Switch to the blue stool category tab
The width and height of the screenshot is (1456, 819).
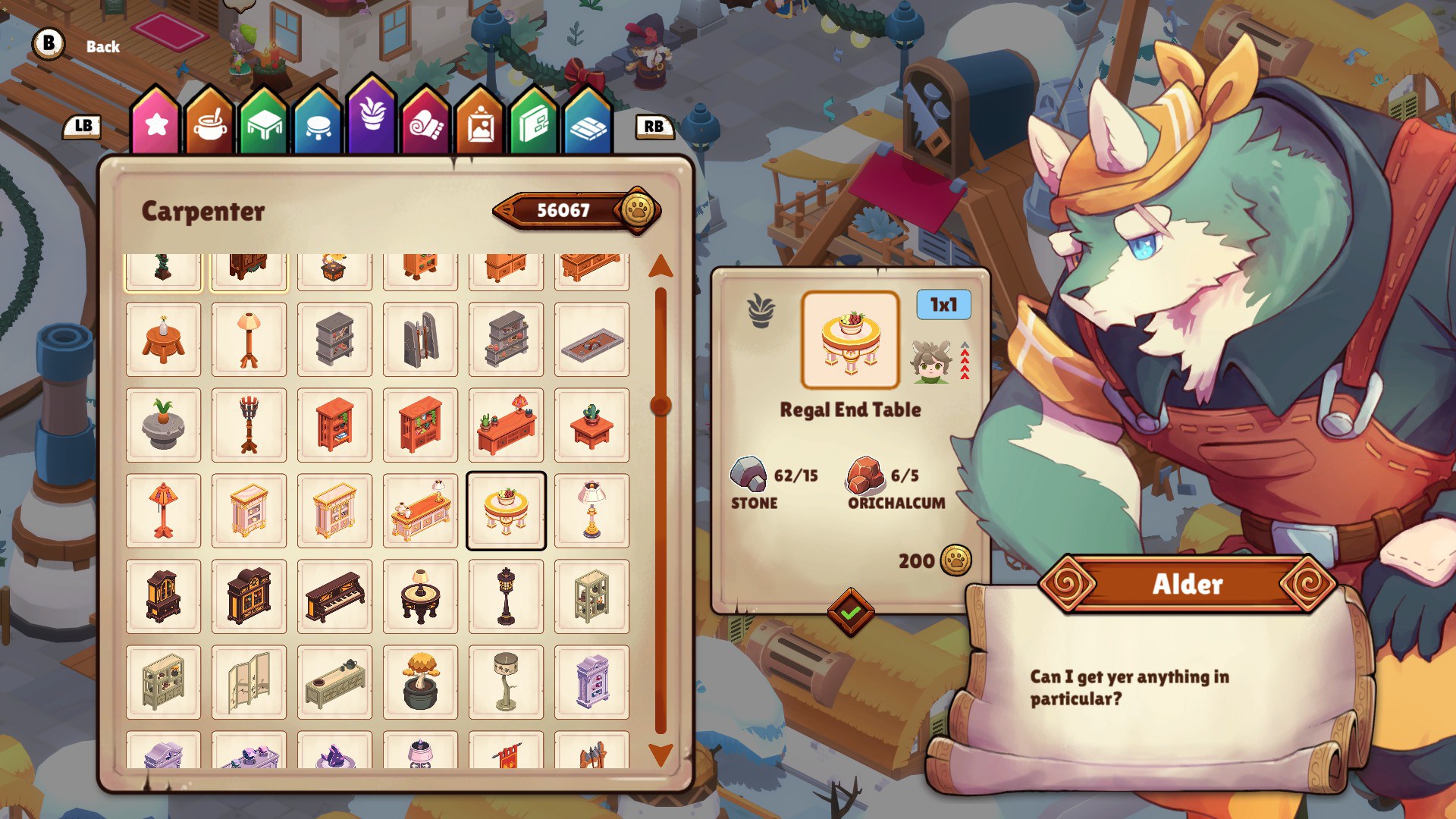tap(317, 124)
